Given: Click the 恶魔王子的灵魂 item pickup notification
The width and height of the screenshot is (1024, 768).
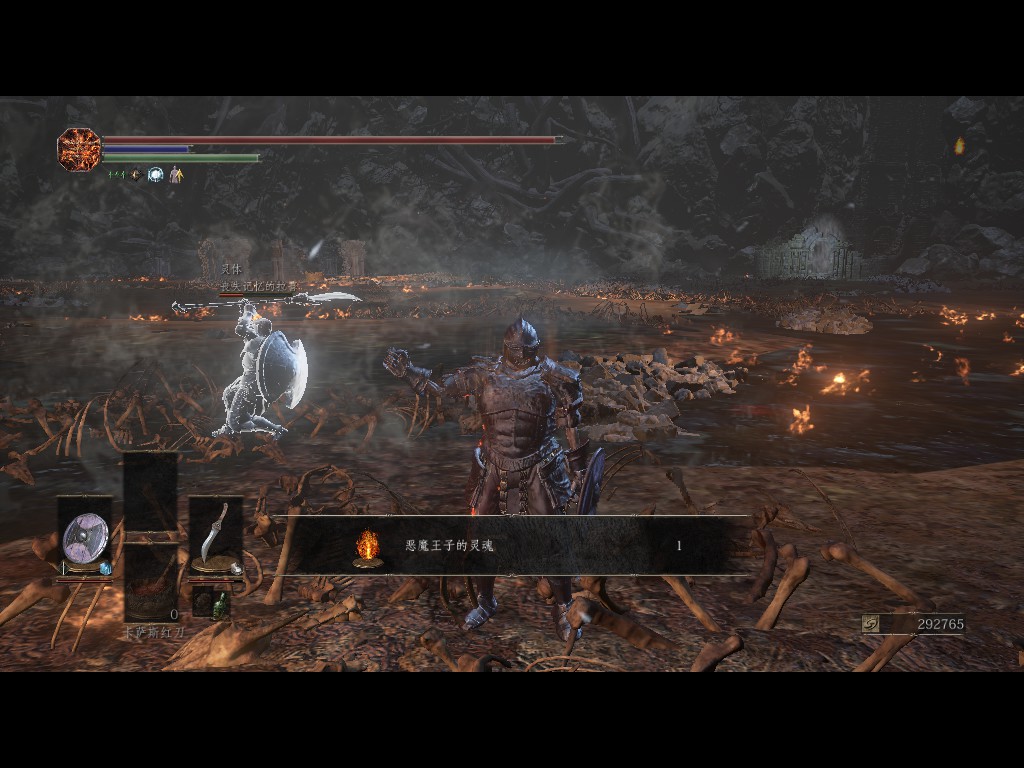Looking at the screenshot, I should (x=510, y=546).
